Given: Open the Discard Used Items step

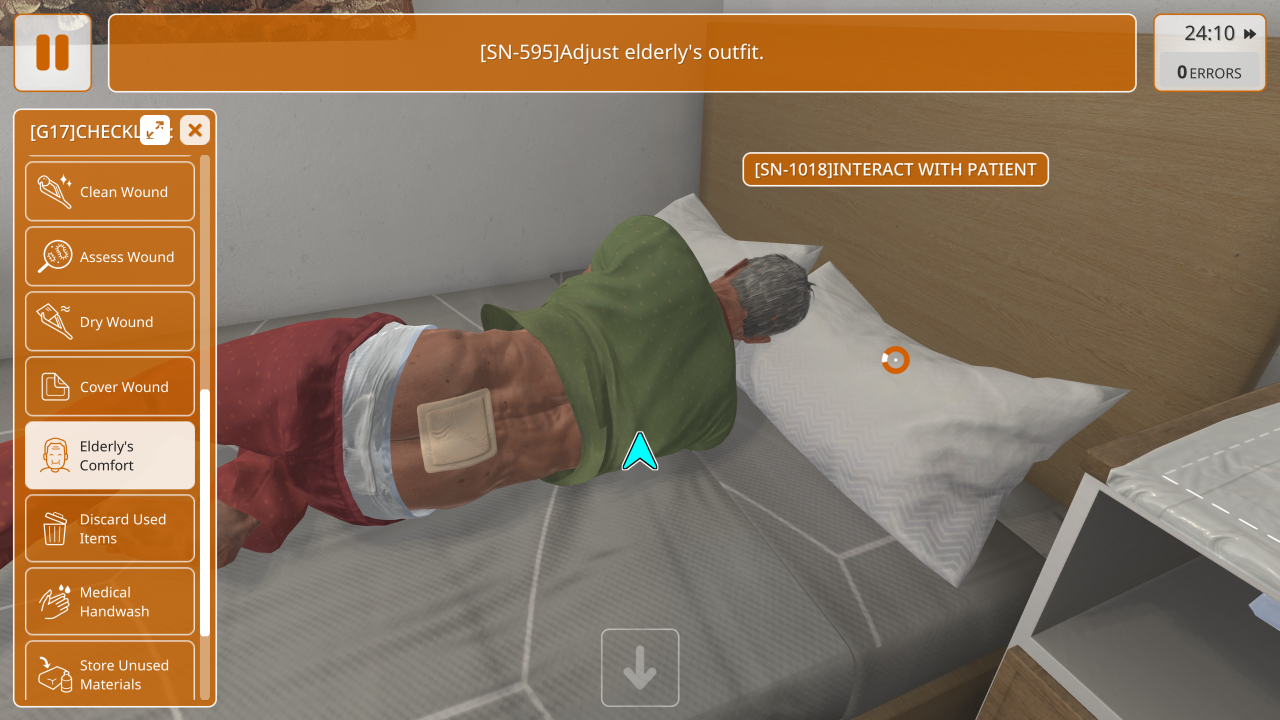Looking at the screenshot, I should pyautogui.click(x=110, y=529).
